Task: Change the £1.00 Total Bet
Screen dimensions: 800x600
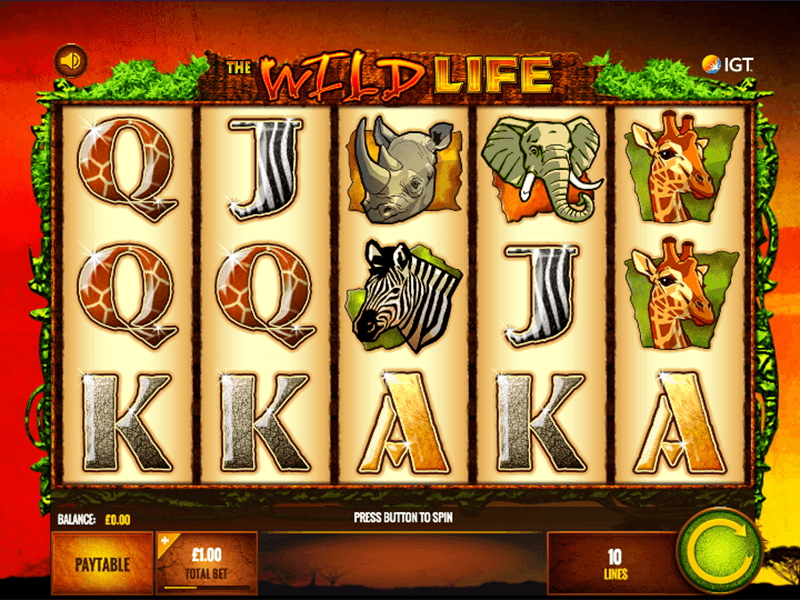Action: click(x=207, y=562)
